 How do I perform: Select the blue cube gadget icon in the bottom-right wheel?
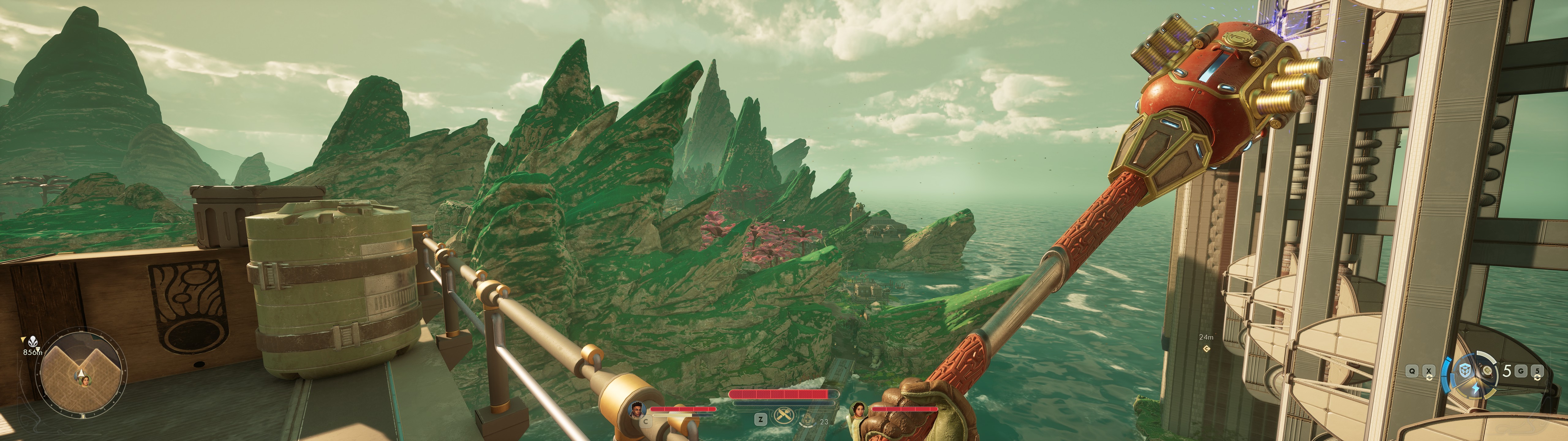tap(1465, 370)
